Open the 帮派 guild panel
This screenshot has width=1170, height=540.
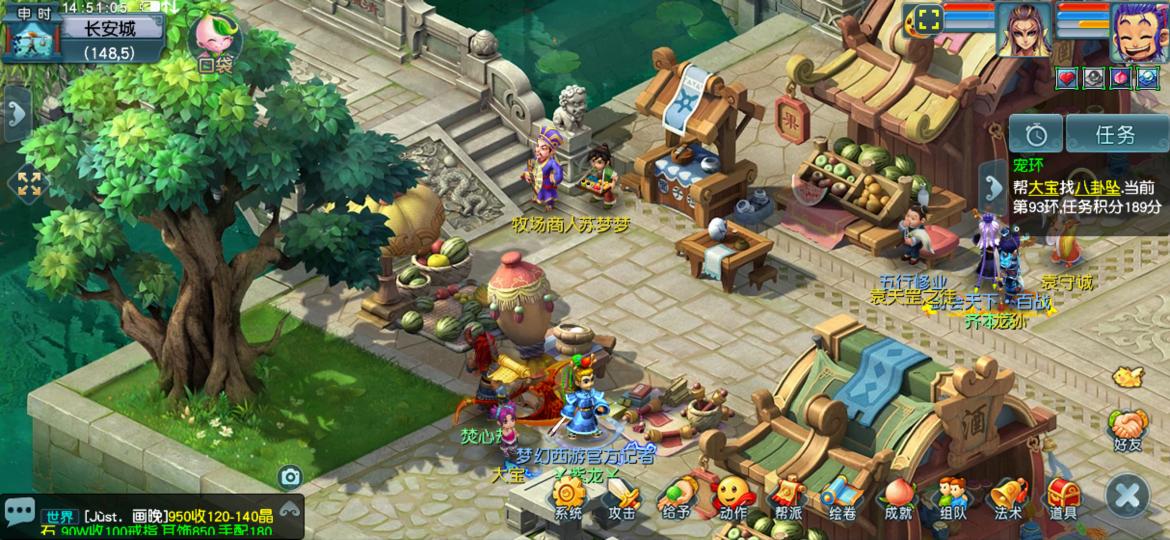pyautogui.click(x=787, y=495)
